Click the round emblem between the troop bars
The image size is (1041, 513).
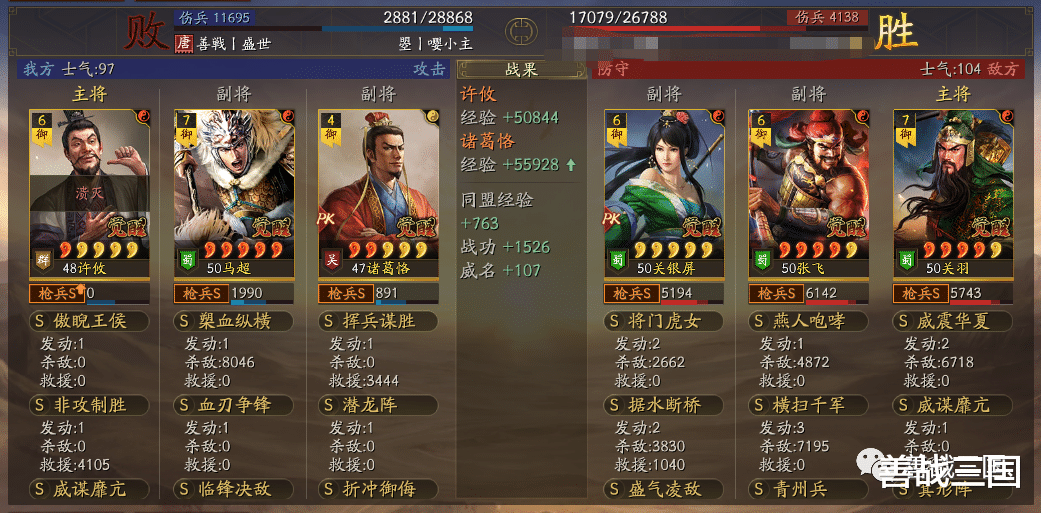[520, 28]
